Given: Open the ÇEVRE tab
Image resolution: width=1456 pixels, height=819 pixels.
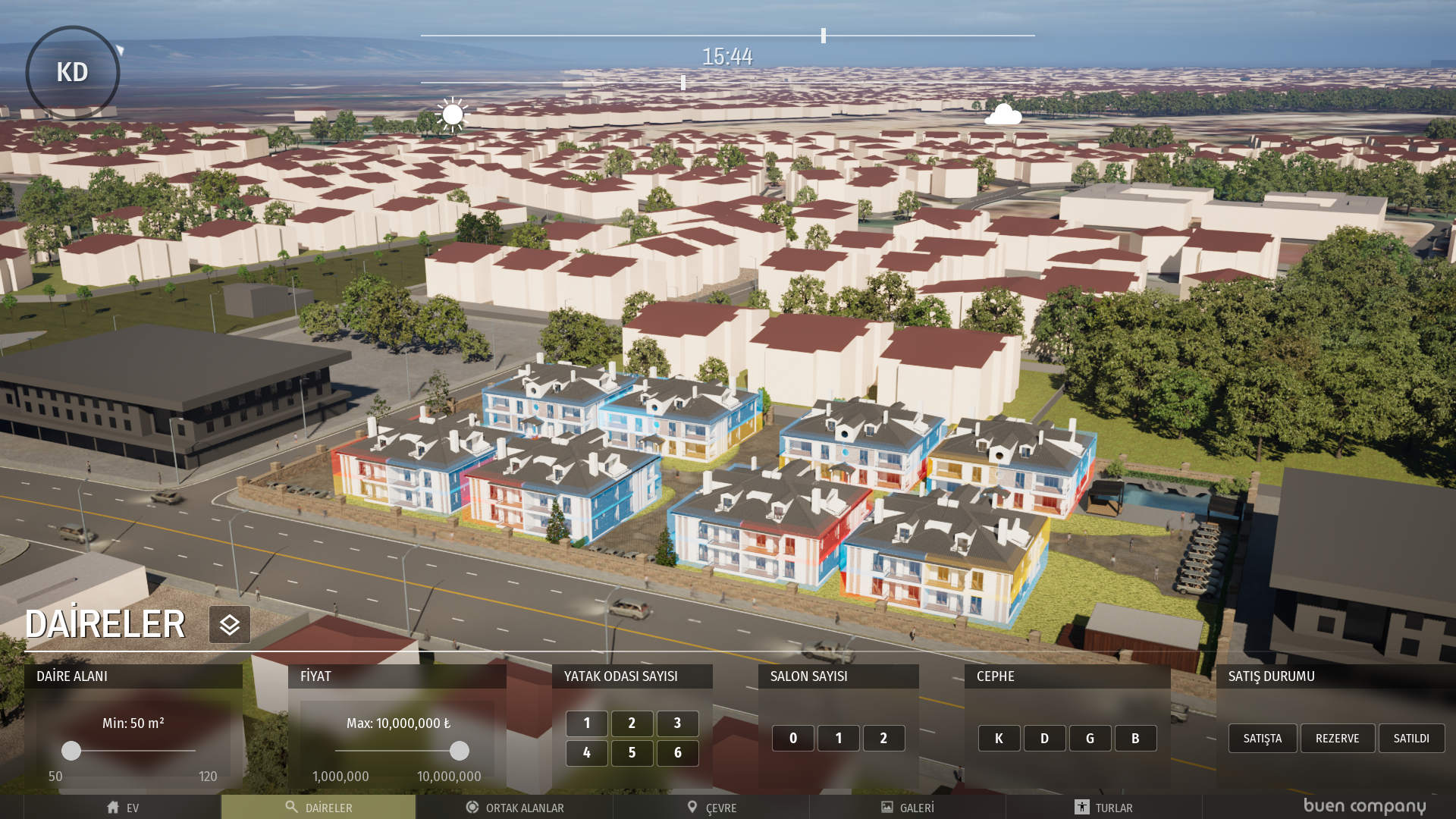Looking at the screenshot, I should coord(711,808).
